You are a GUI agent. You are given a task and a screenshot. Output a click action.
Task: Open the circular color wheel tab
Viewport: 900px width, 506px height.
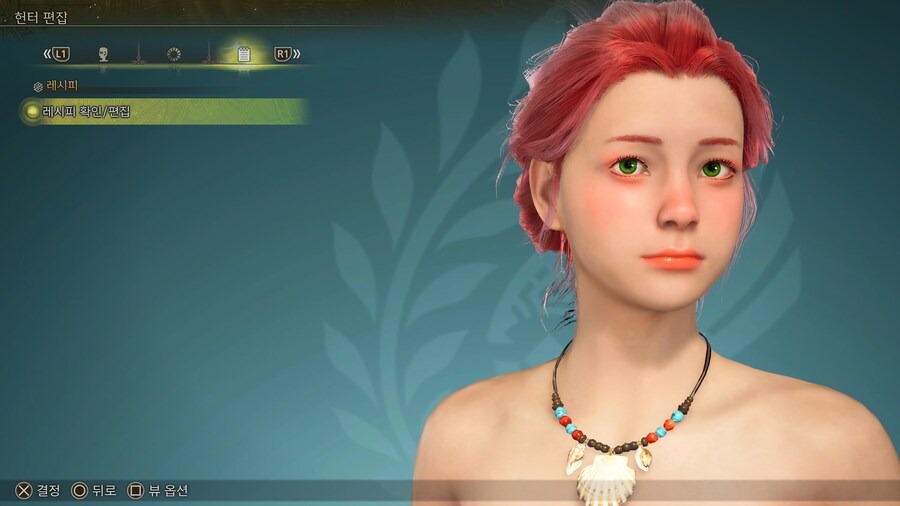tap(174, 54)
